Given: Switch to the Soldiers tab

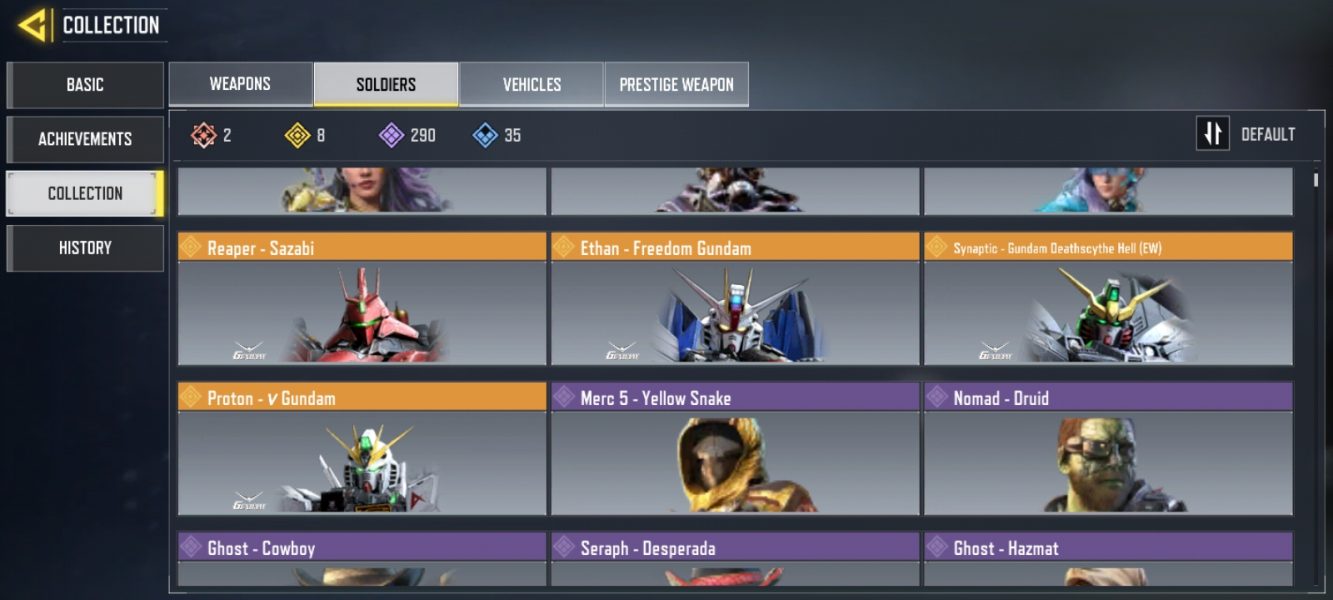Looking at the screenshot, I should click(x=386, y=84).
